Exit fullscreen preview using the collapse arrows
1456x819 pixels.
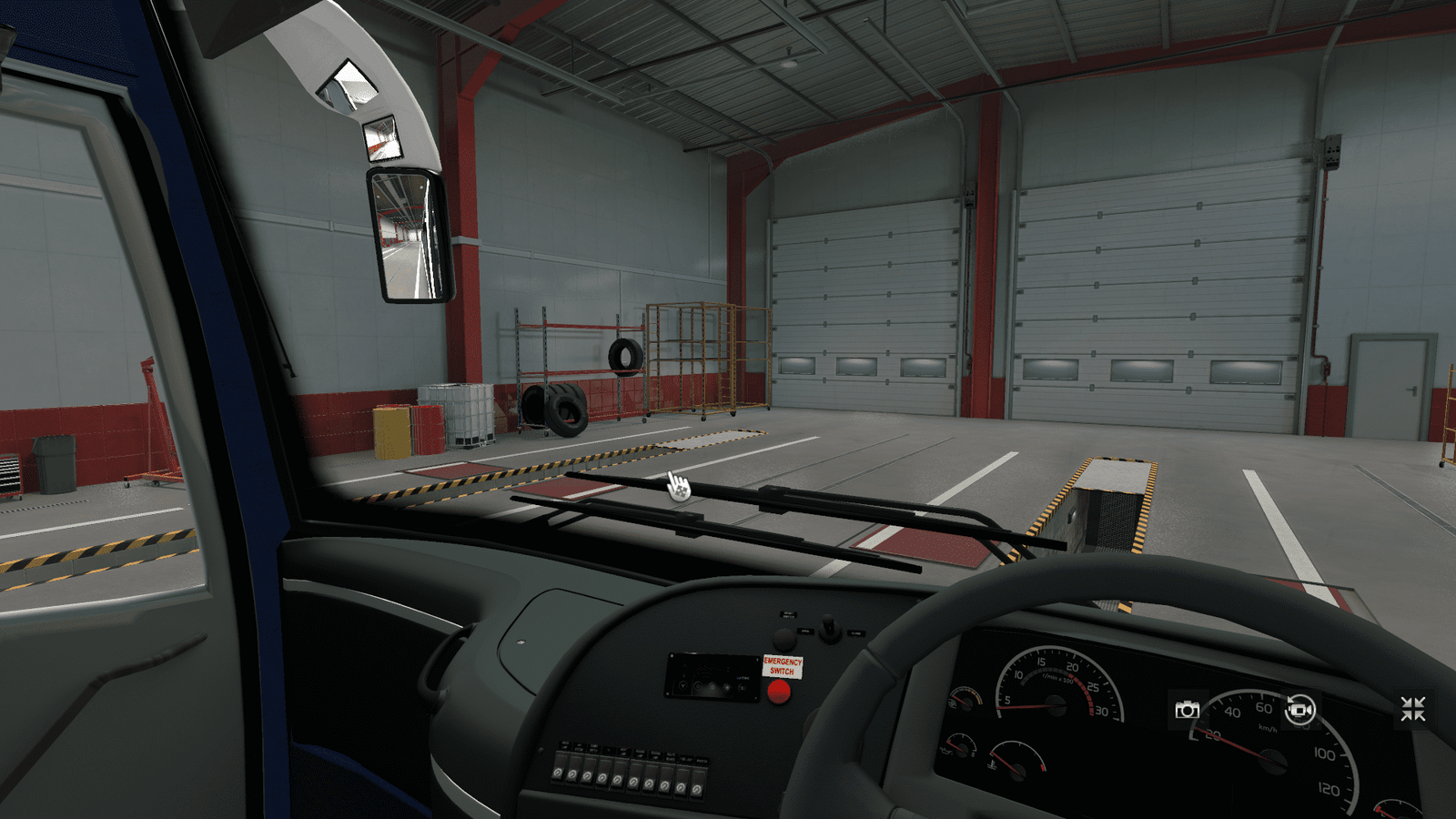pyautogui.click(x=1412, y=710)
